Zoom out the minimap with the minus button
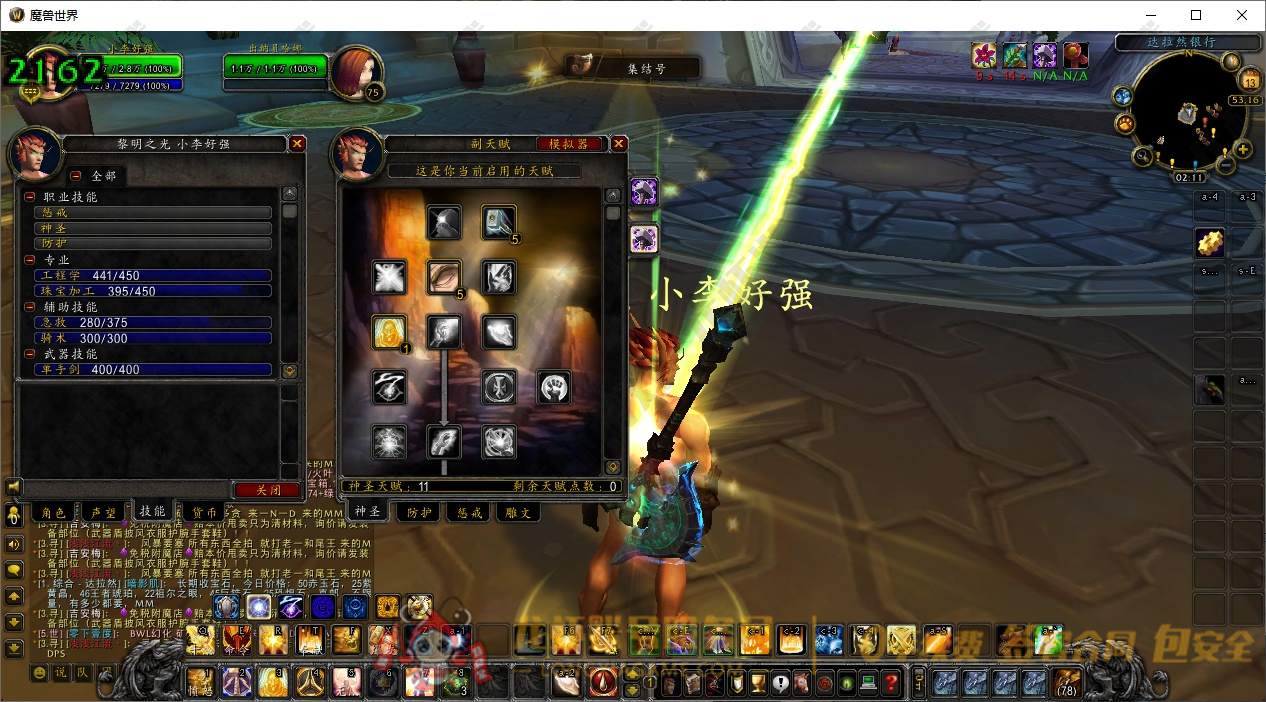 point(1226,165)
